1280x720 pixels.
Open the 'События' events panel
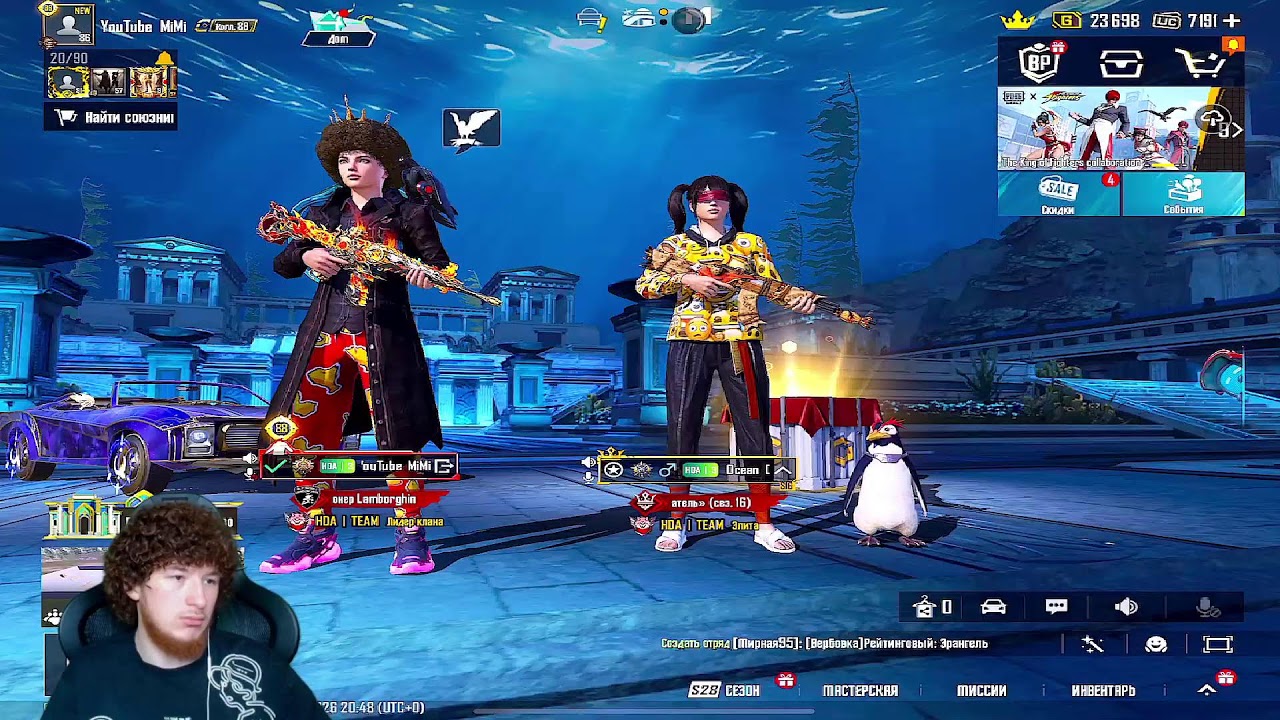(x=1183, y=194)
